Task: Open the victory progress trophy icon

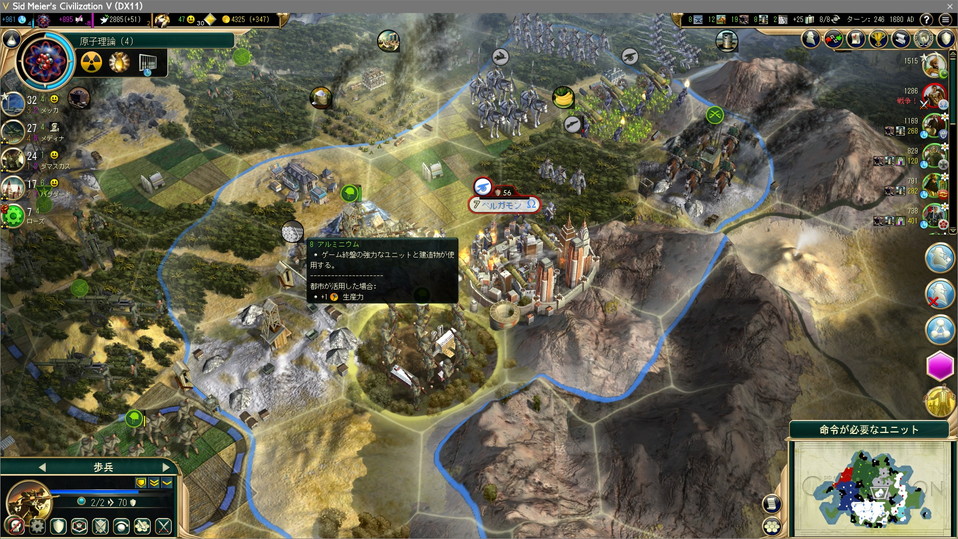Action: (879, 39)
